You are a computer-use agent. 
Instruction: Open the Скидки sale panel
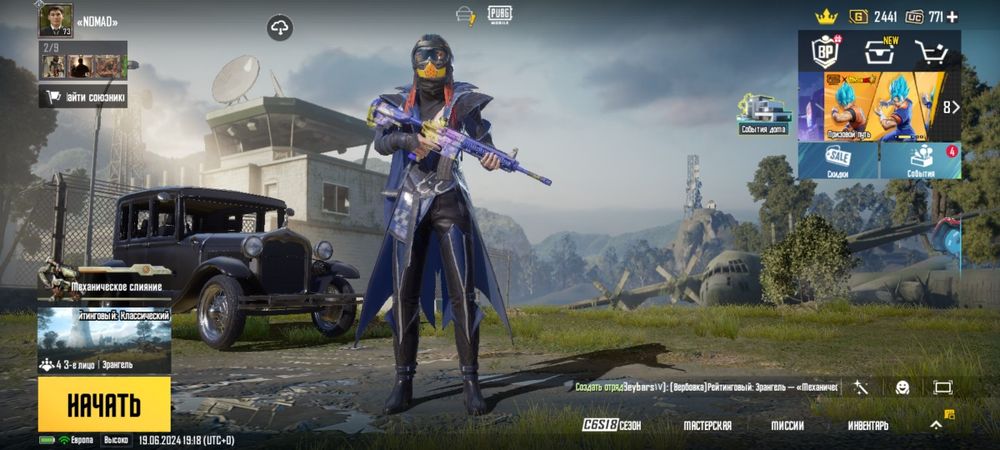point(838,160)
